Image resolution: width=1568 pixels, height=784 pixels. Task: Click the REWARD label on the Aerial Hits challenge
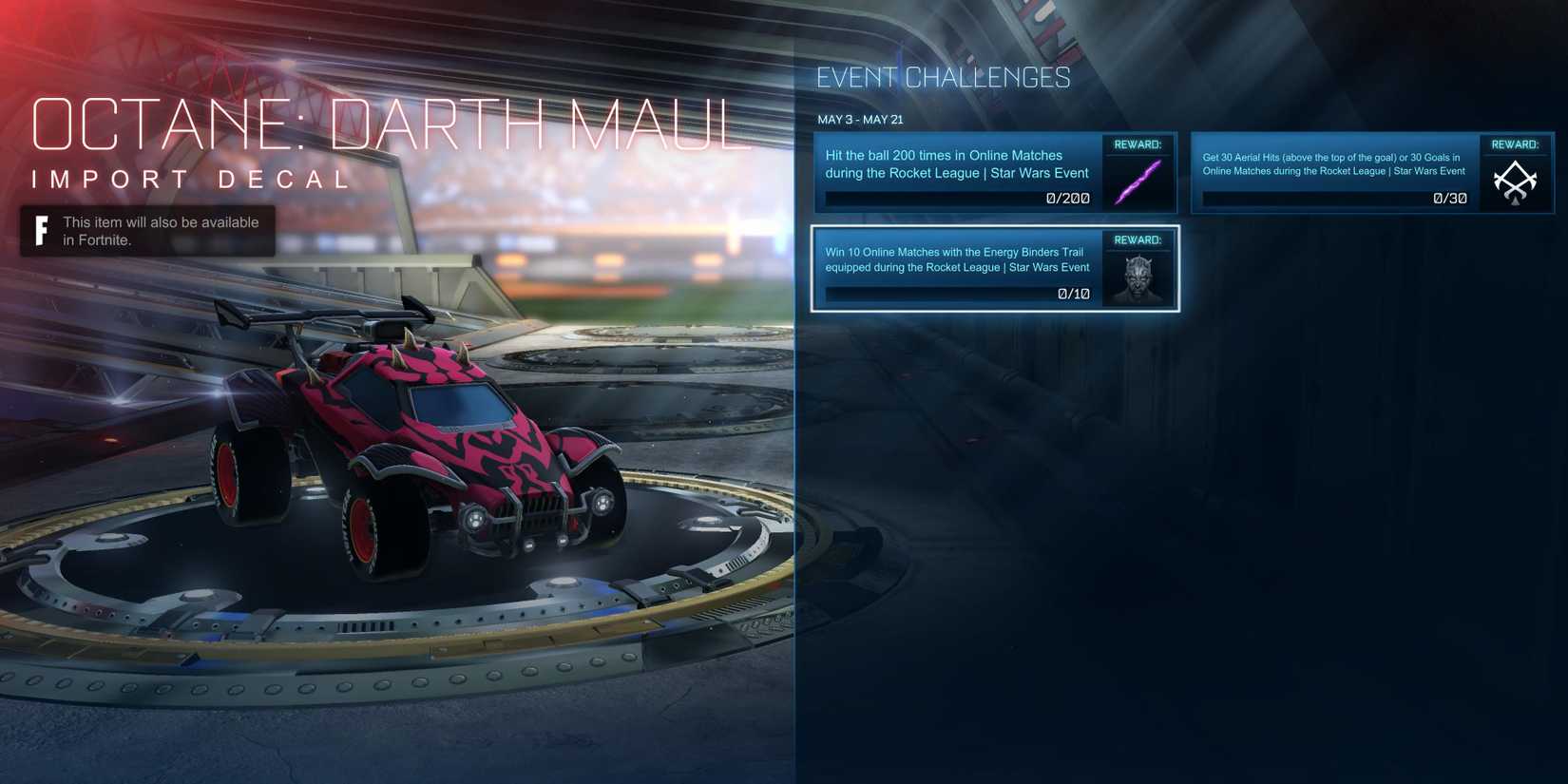[x=1515, y=144]
